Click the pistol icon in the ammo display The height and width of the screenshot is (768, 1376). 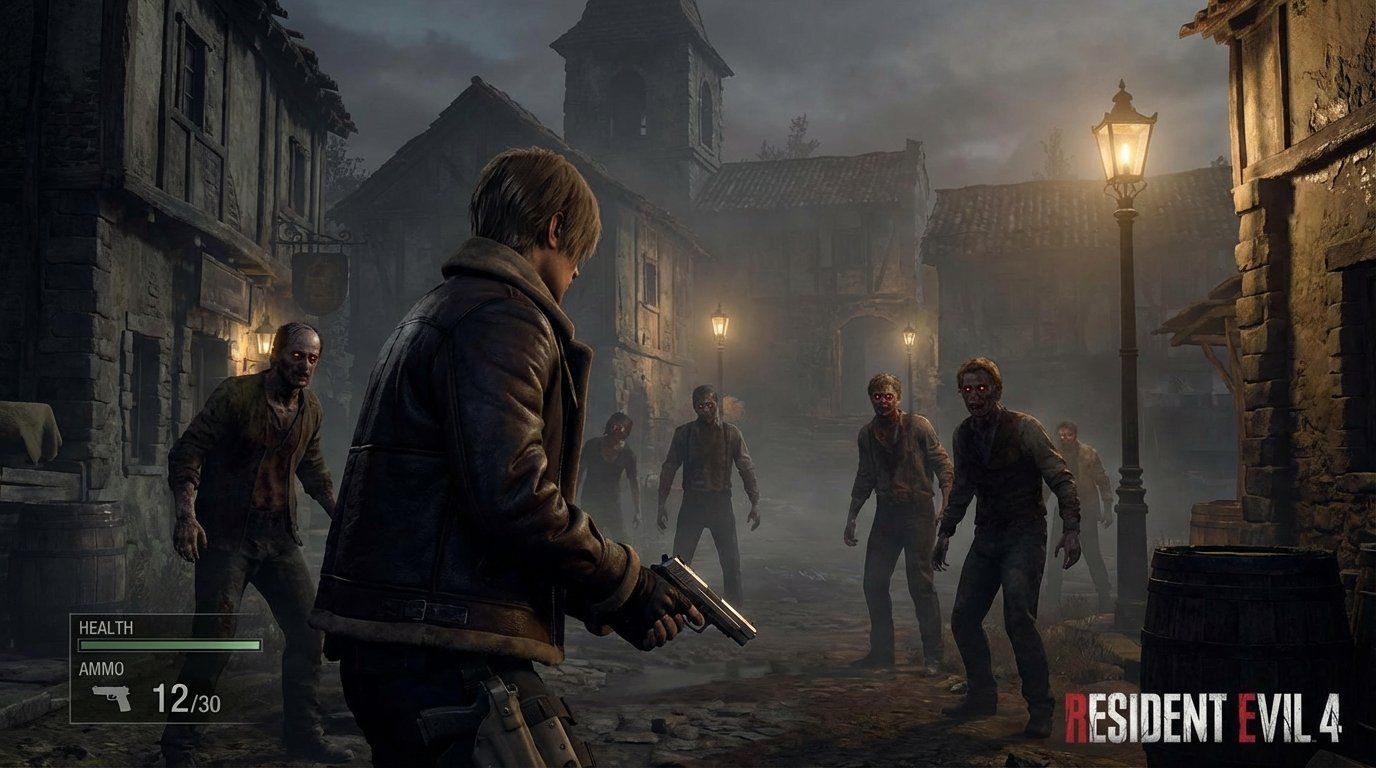coord(110,697)
